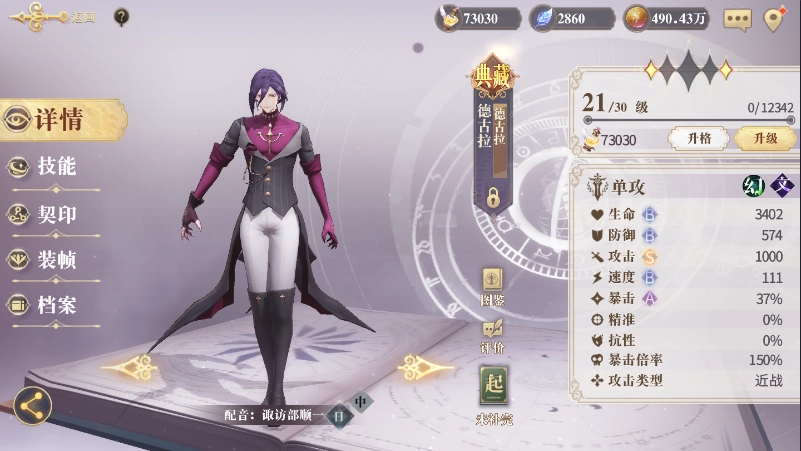Screen dimensions: 801x451
Task: Show the previous character with left arrow
Action: point(129,368)
